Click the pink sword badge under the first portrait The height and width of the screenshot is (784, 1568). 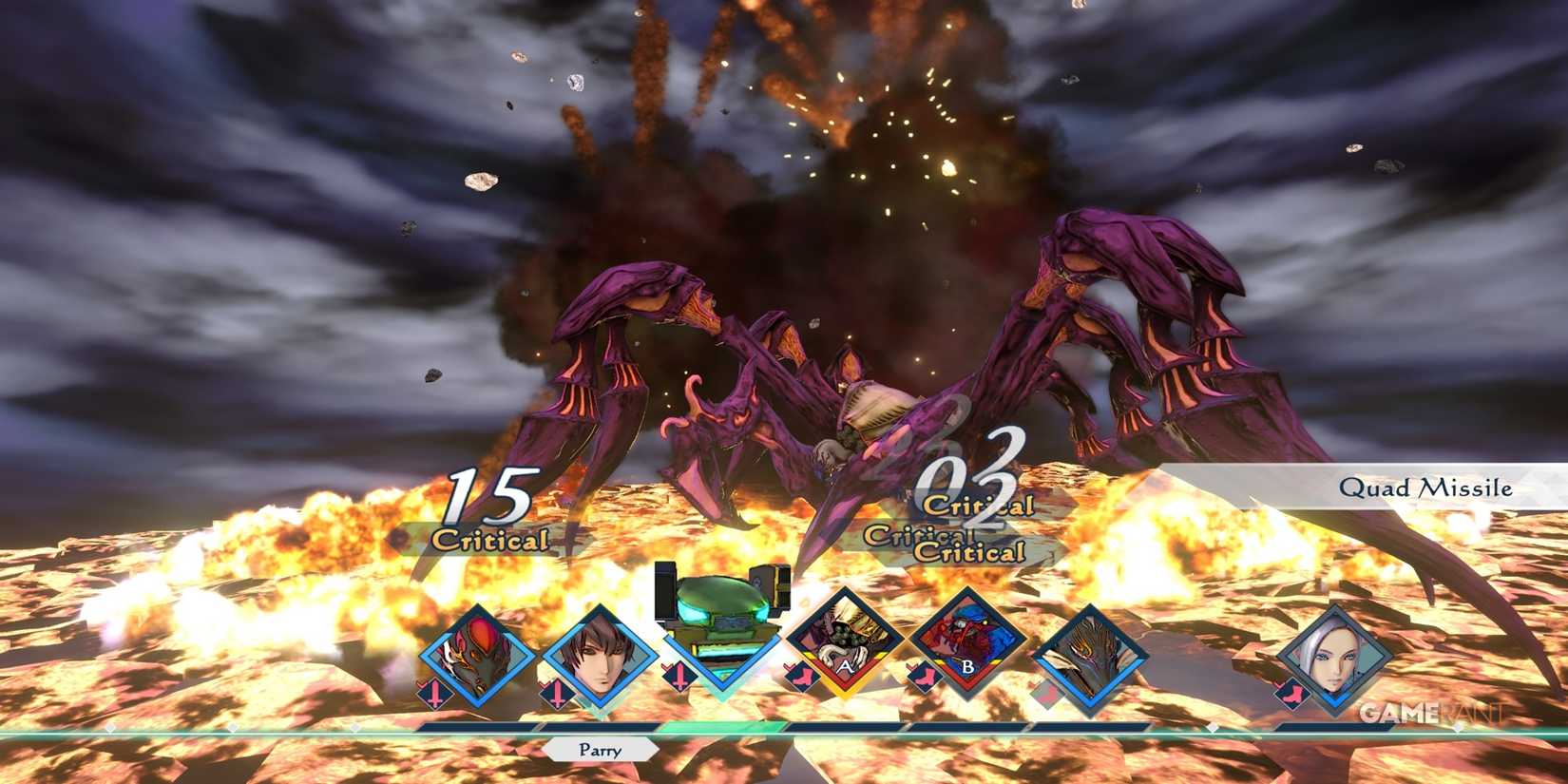click(x=435, y=692)
